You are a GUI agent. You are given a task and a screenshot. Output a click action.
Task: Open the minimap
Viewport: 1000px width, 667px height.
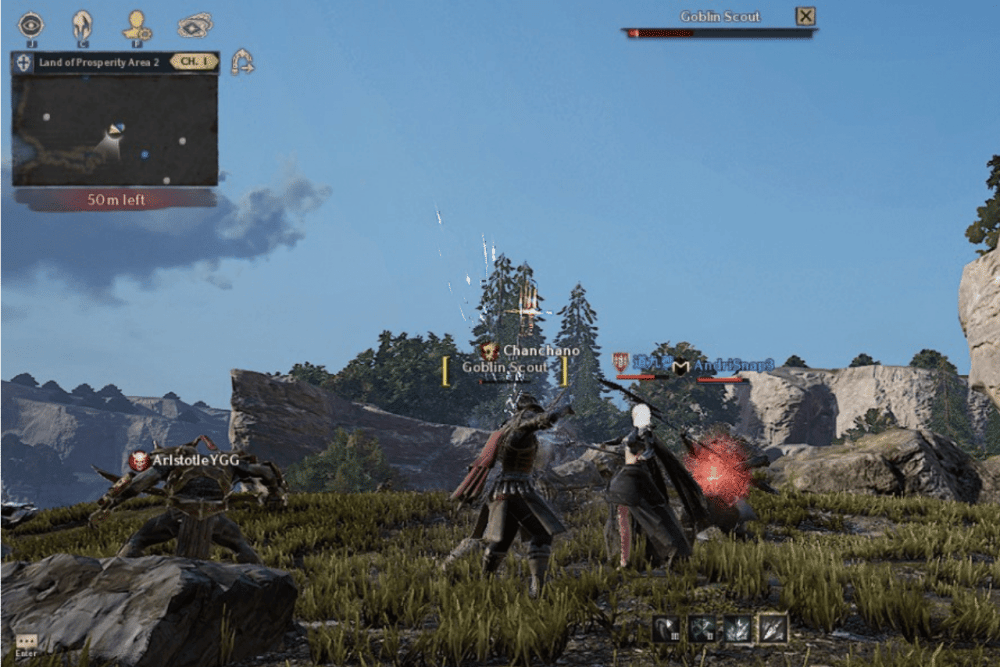click(115, 130)
